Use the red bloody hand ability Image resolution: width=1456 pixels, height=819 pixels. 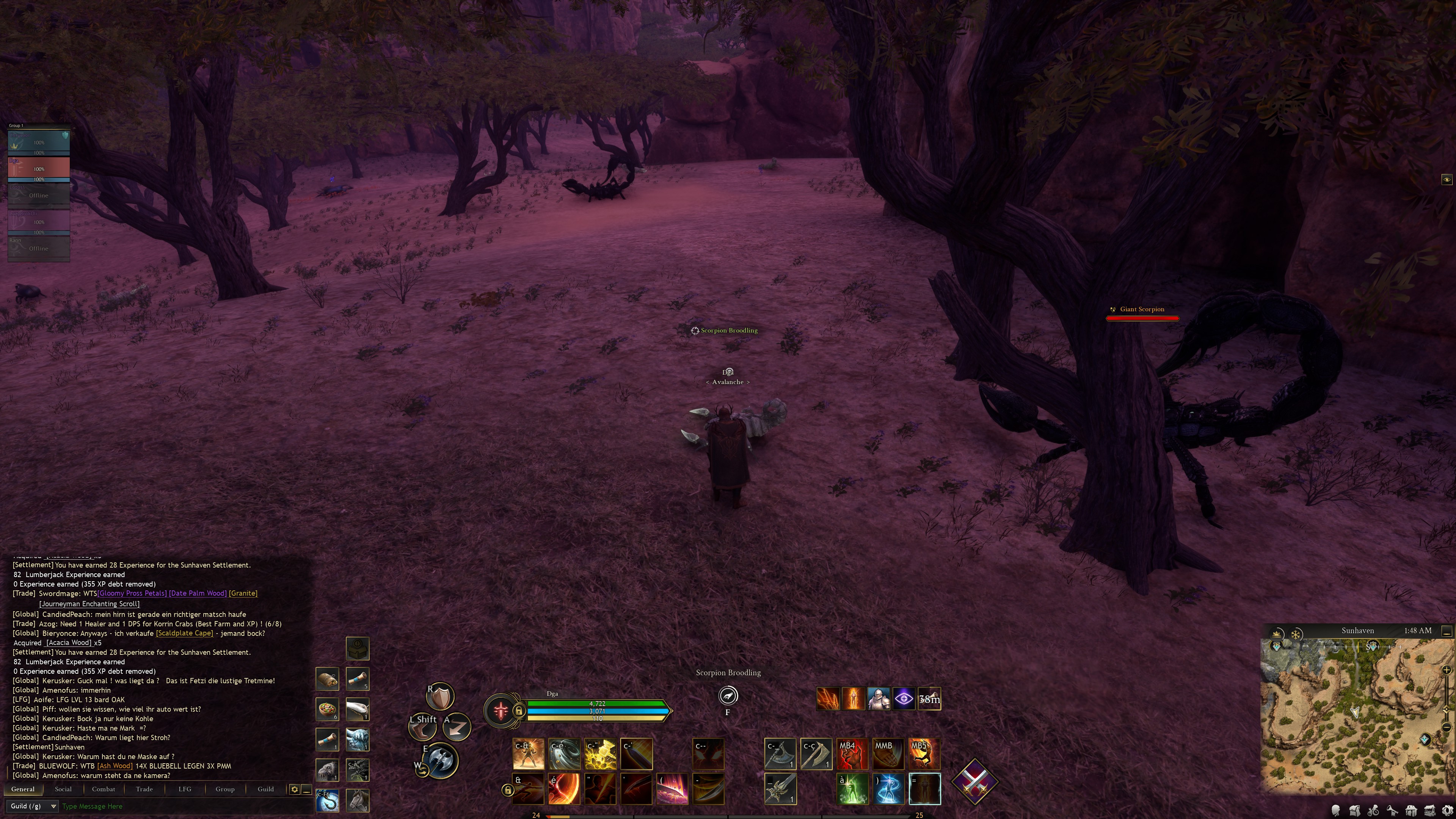coord(852,754)
